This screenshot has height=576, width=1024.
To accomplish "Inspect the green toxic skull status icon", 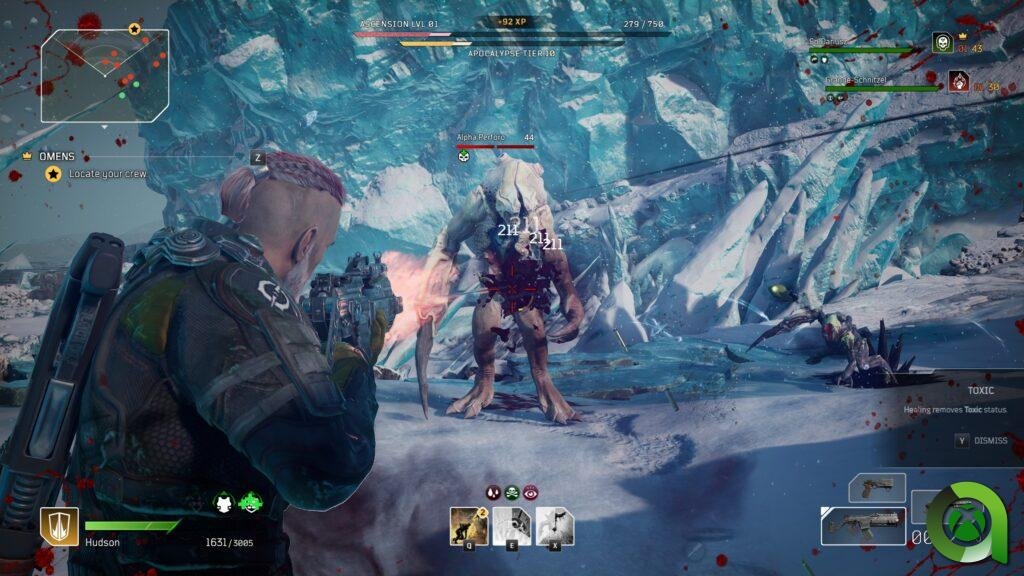I will 512,492.
